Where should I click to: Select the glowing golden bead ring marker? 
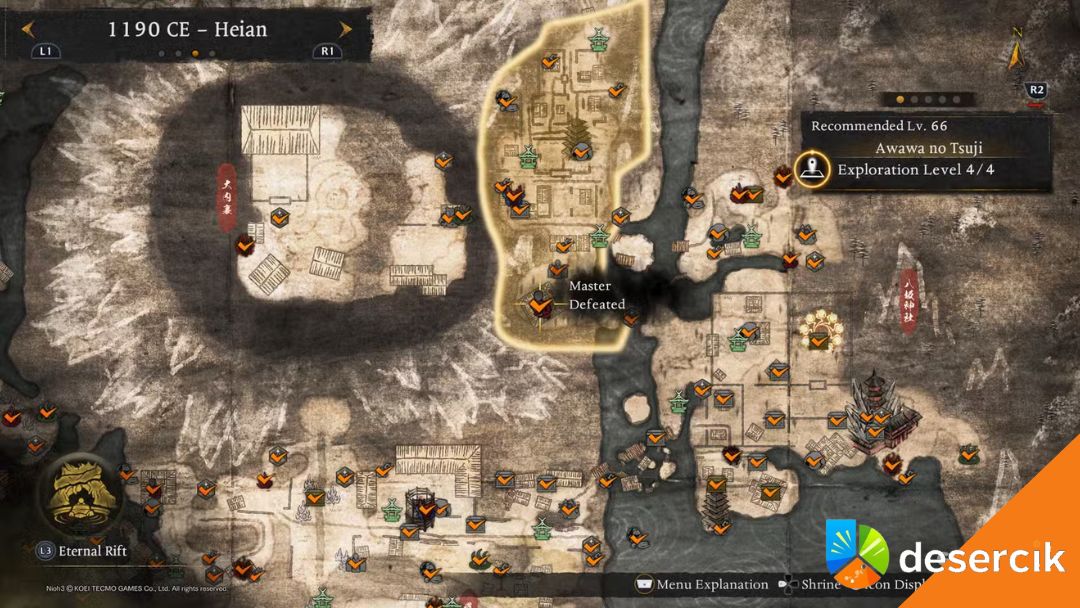click(x=820, y=331)
